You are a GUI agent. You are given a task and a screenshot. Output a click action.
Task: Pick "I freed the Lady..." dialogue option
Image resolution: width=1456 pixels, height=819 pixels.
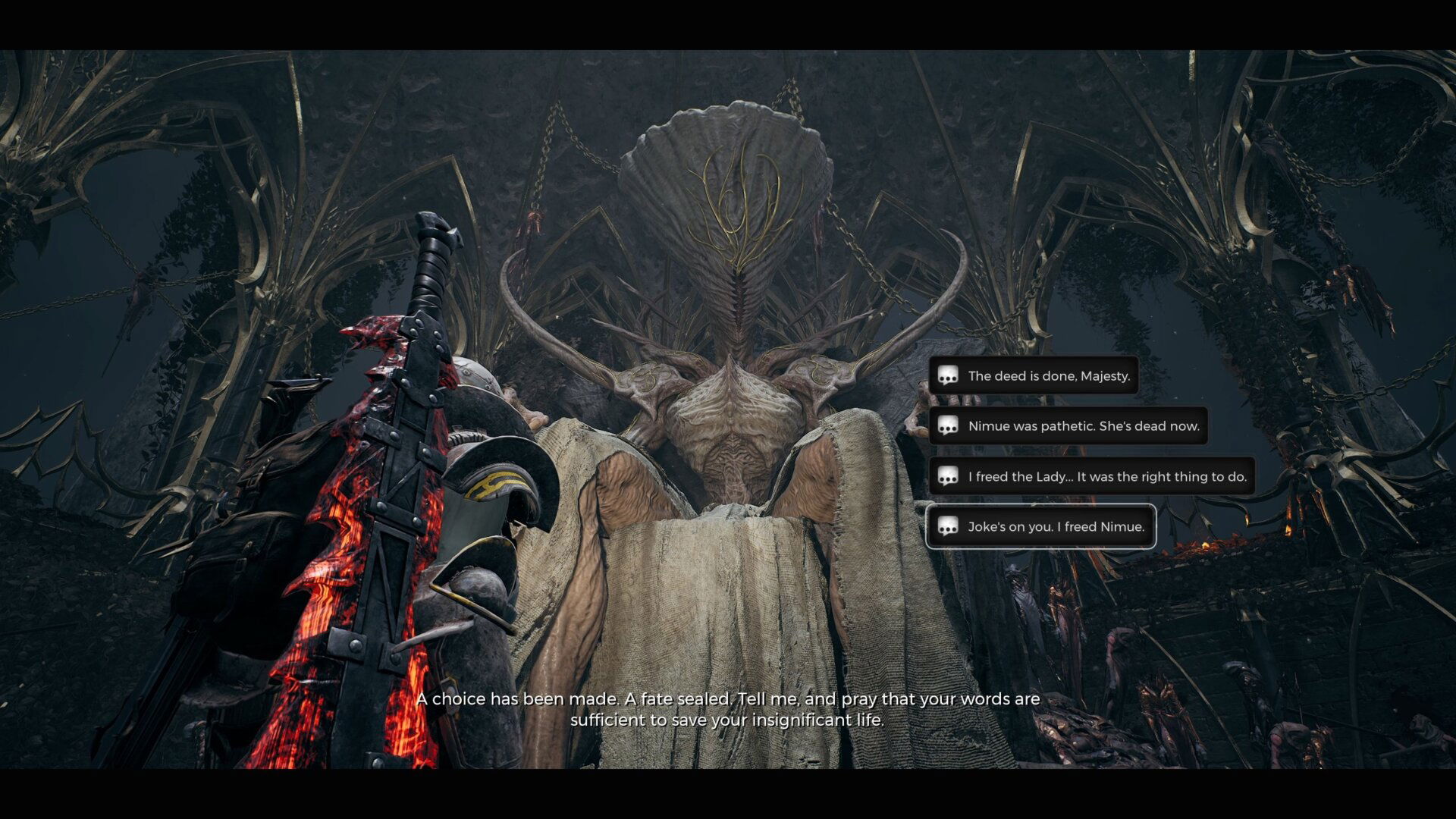point(1092,476)
